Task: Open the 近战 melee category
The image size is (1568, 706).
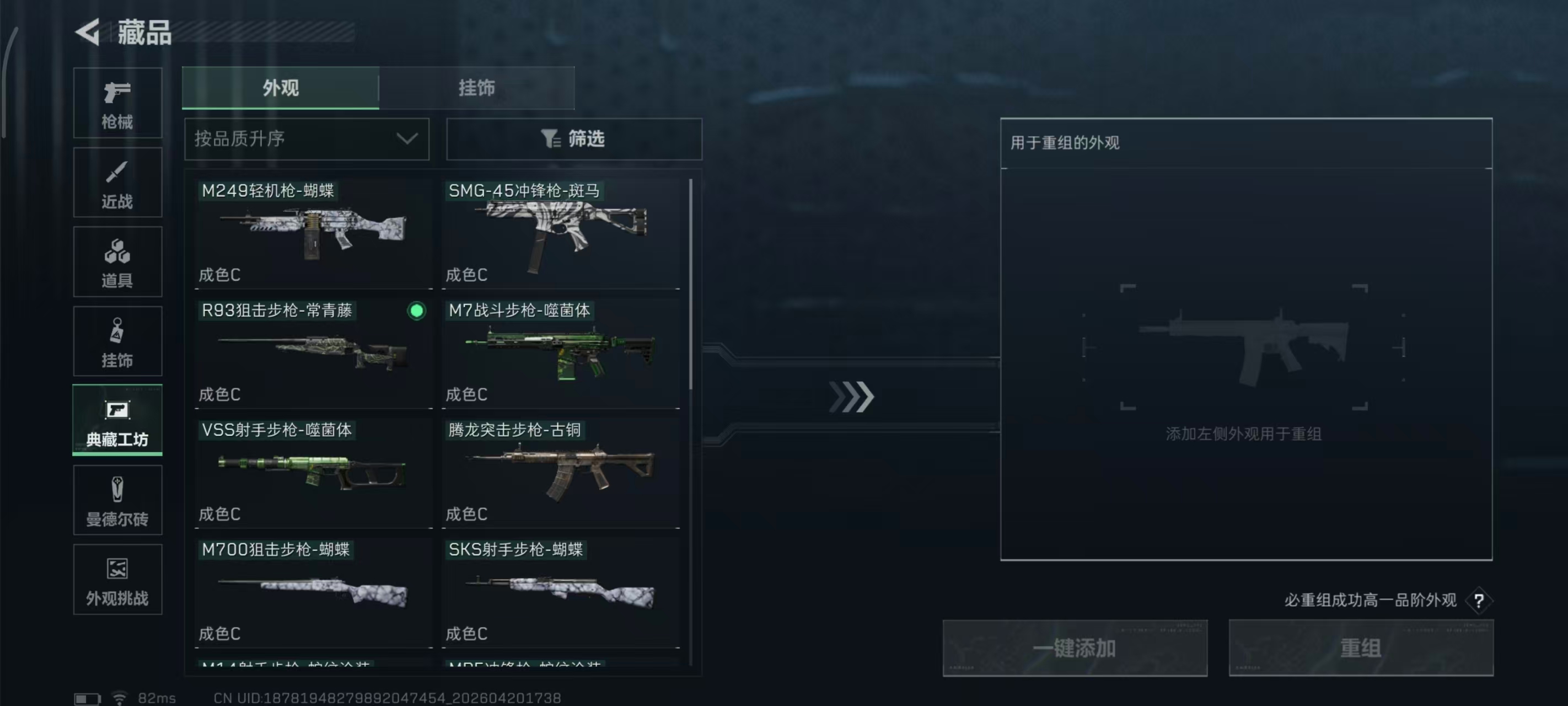Action: pyautogui.click(x=117, y=182)
